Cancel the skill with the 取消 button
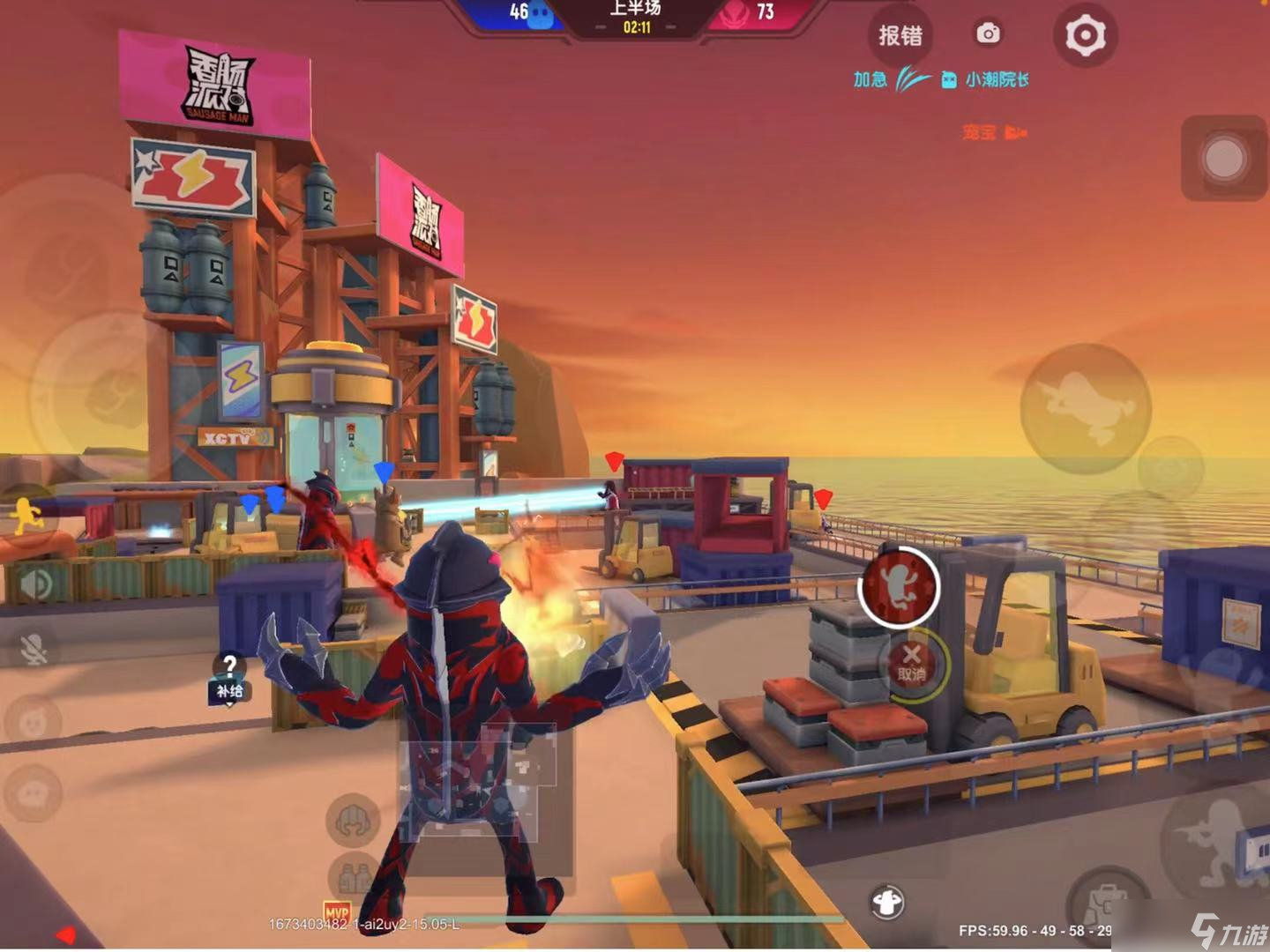 pyautogui.click(x=912, y=662)
